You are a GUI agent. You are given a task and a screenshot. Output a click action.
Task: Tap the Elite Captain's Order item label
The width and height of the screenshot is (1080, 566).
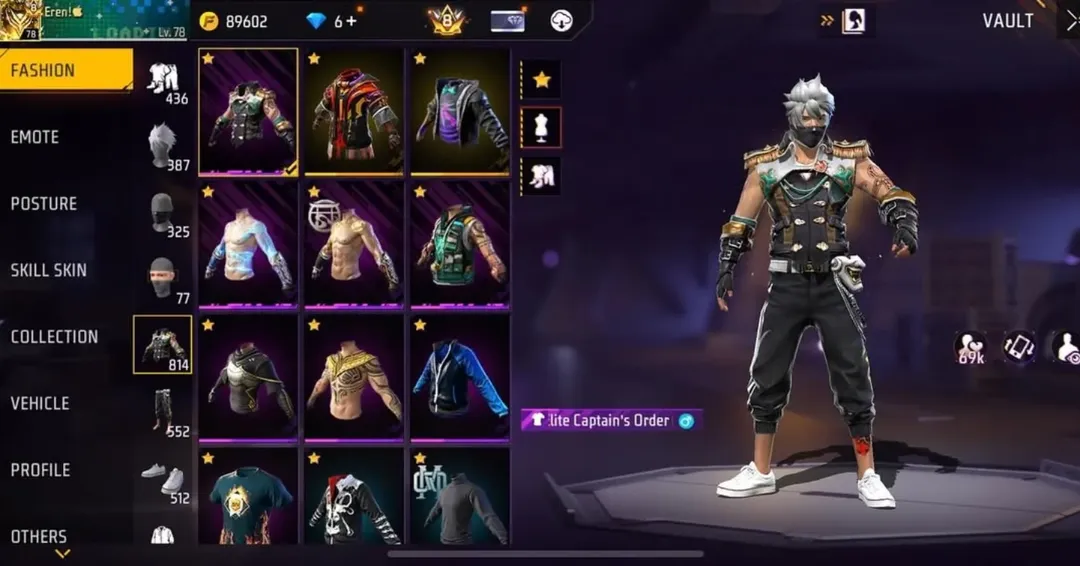tap(610, 420)
